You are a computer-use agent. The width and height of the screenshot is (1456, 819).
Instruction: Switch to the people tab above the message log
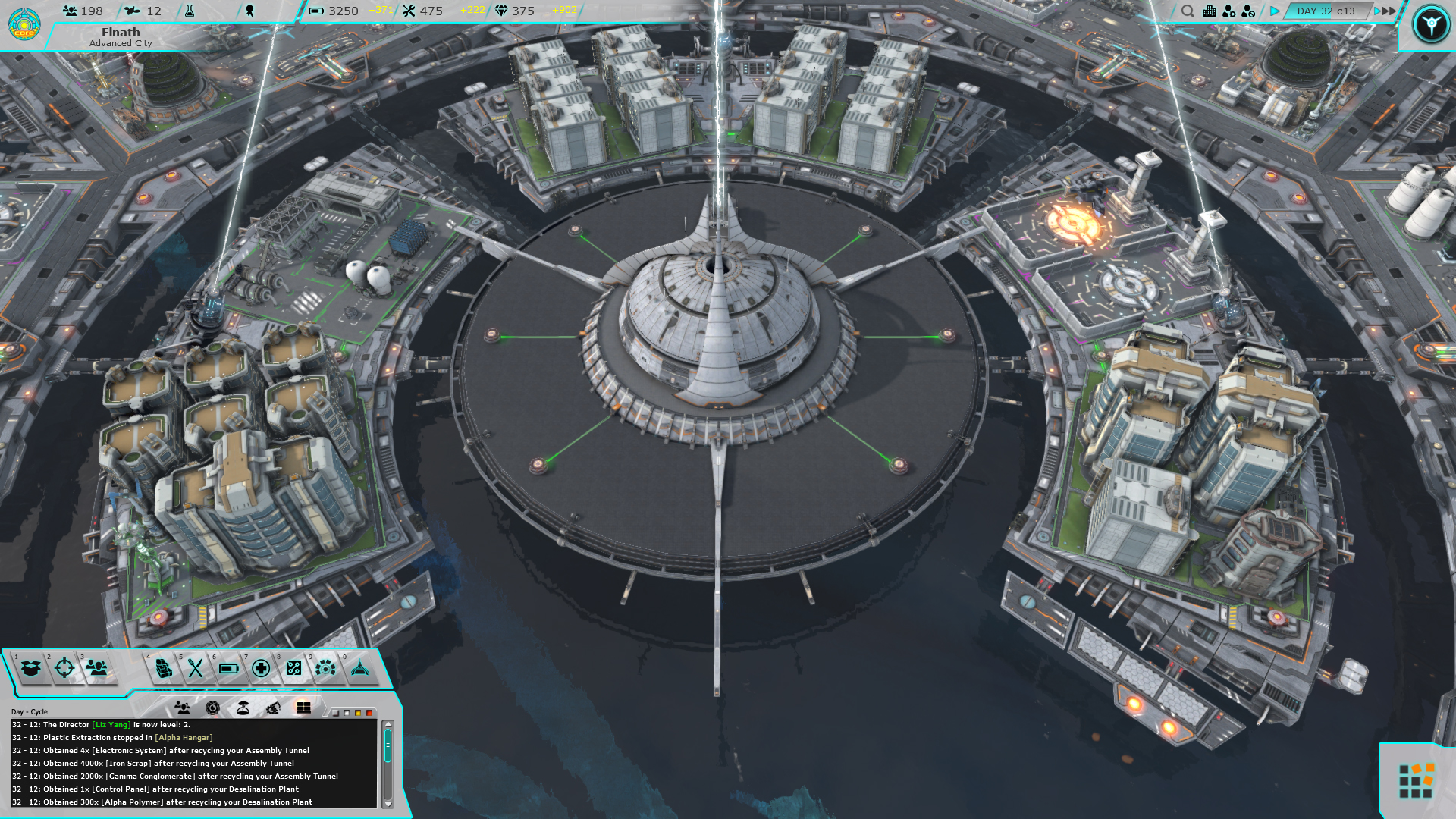point(183,707)
